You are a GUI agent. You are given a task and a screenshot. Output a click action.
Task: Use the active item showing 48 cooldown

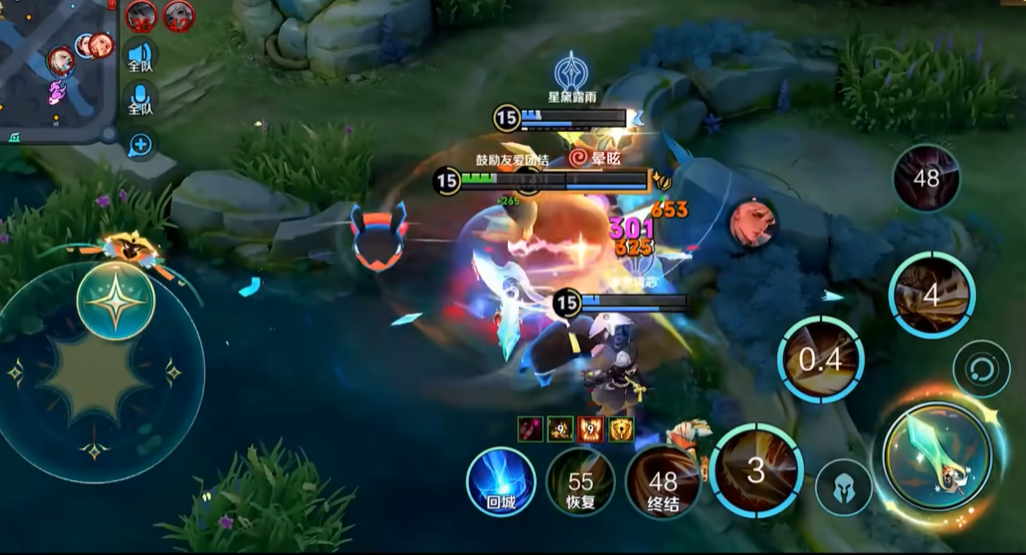pyautogui.click(x=926, y=179)
